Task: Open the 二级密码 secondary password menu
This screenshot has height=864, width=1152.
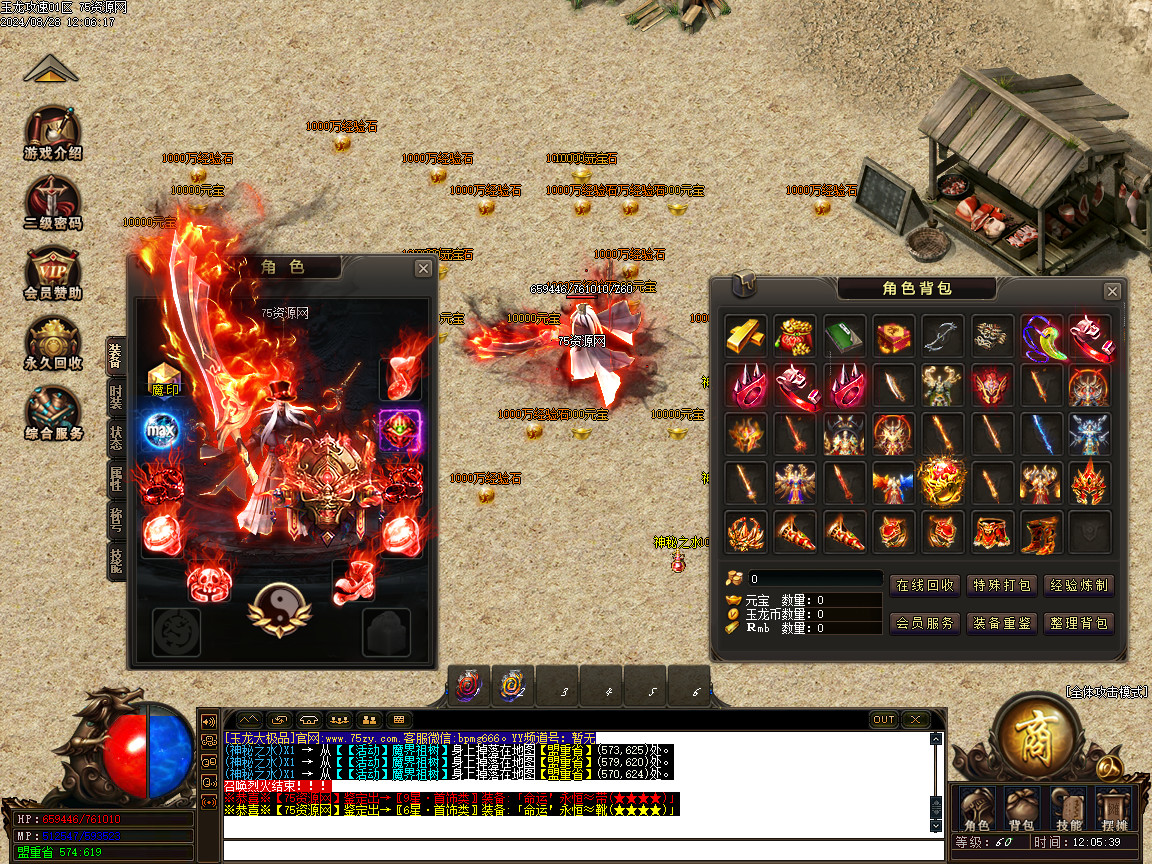Action: click(x=54, y=203)
